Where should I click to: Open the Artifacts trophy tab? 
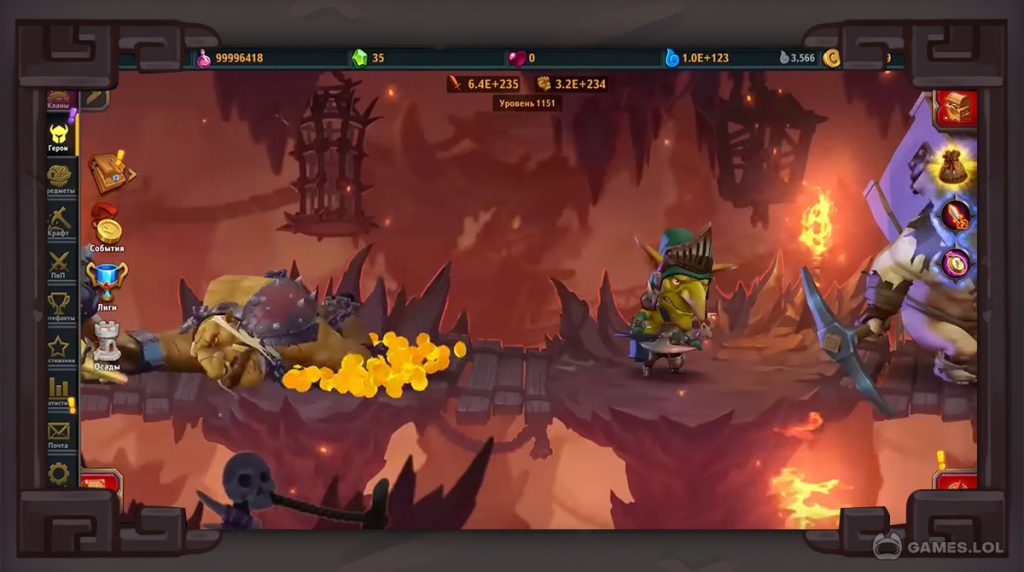pos(60,306)
